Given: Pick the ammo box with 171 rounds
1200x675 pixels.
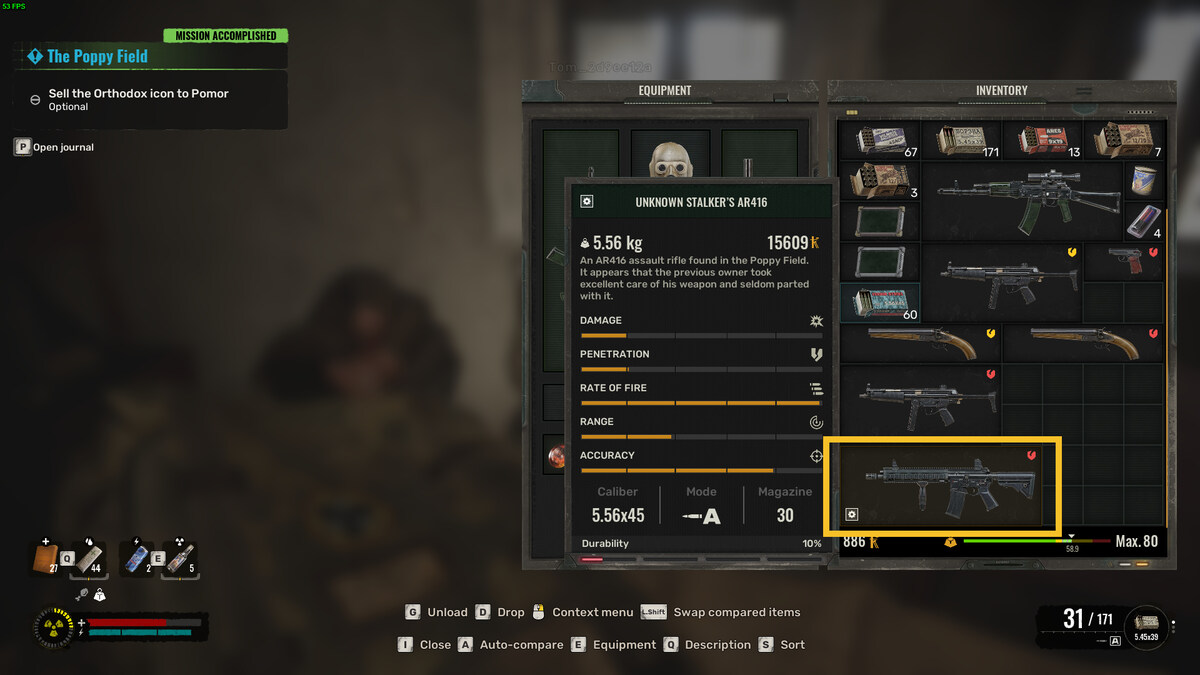Looking at the screenshot, I should click(x=962, y=140).
